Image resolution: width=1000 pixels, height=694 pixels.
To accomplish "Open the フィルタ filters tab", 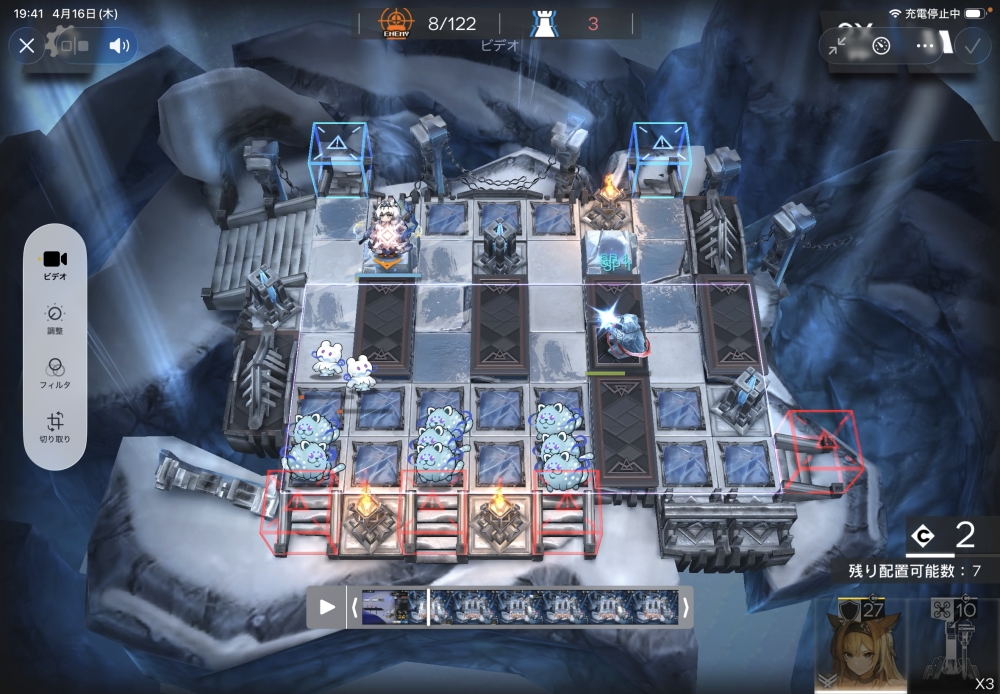I will pyautogui.click(x=55, y=374).
